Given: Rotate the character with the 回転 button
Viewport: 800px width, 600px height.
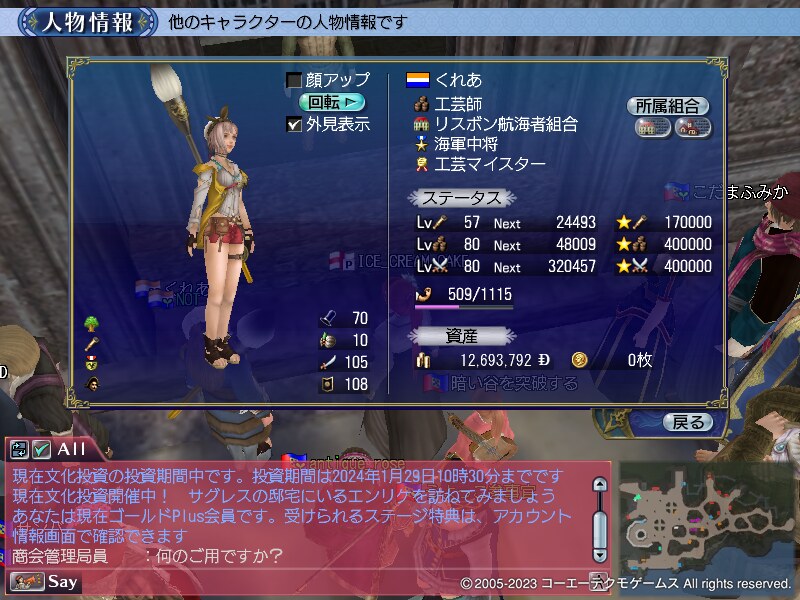Looking at the screenshot, I should coord(332,101).
